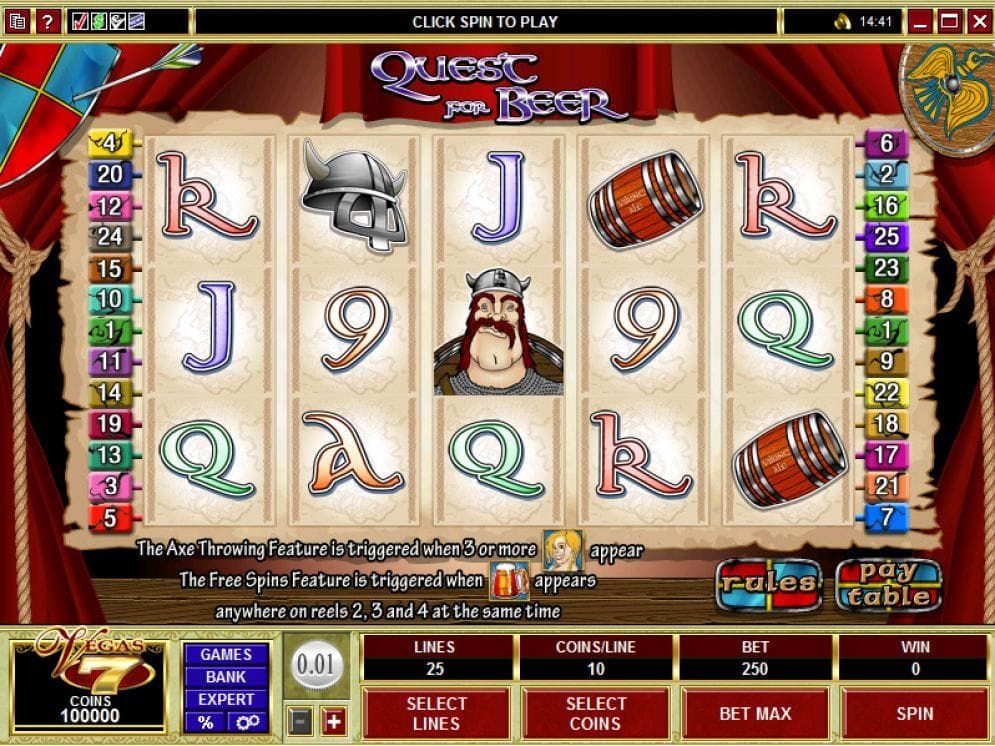This screenshot has height=746, width=995.
Task: Increase coin size with the plus button
Action: (x=333, y=721)
